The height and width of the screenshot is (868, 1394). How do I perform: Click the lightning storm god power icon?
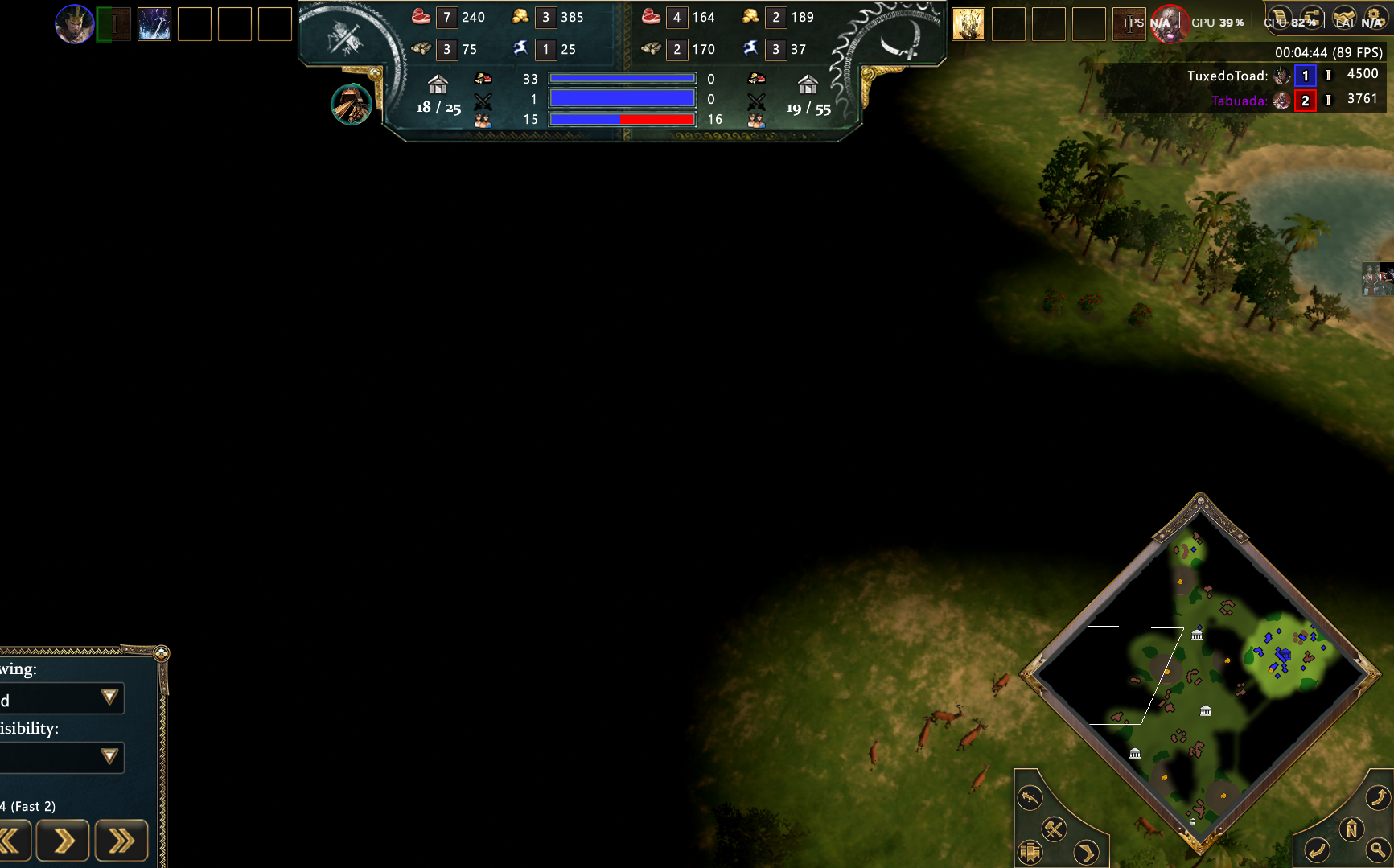pos(154,24)
